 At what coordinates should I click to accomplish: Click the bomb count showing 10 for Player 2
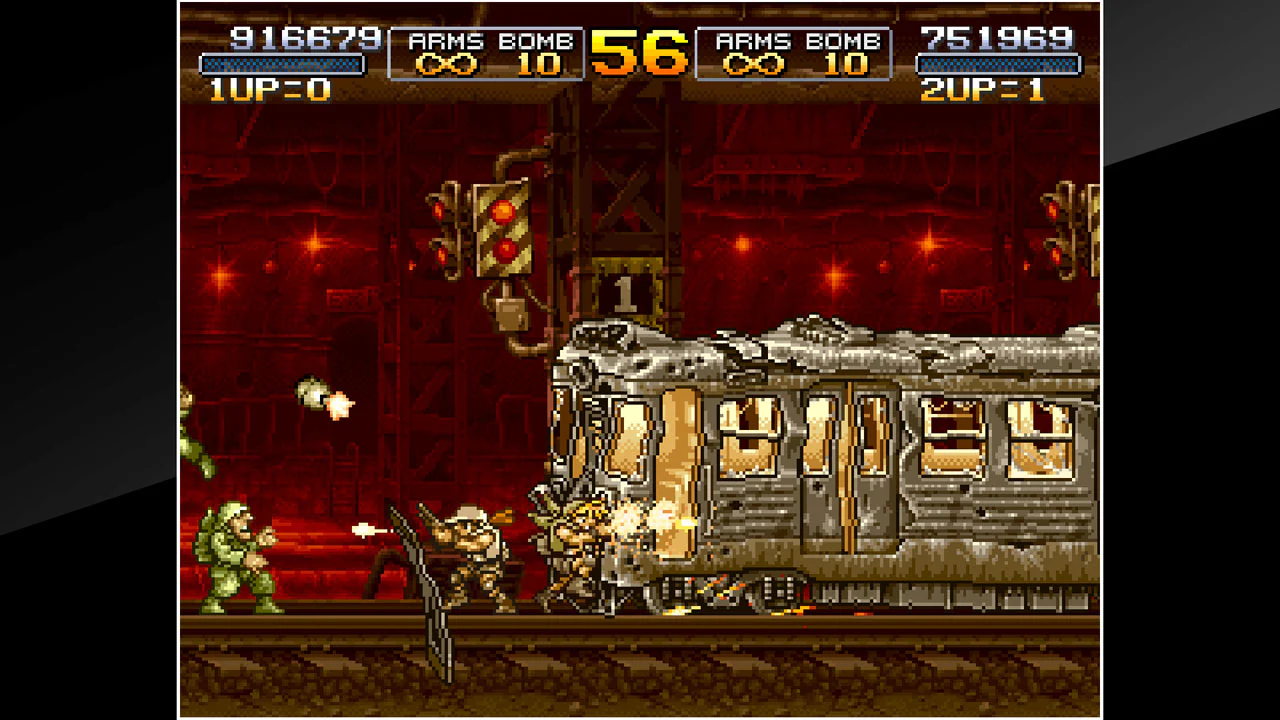tap(845, 65)
